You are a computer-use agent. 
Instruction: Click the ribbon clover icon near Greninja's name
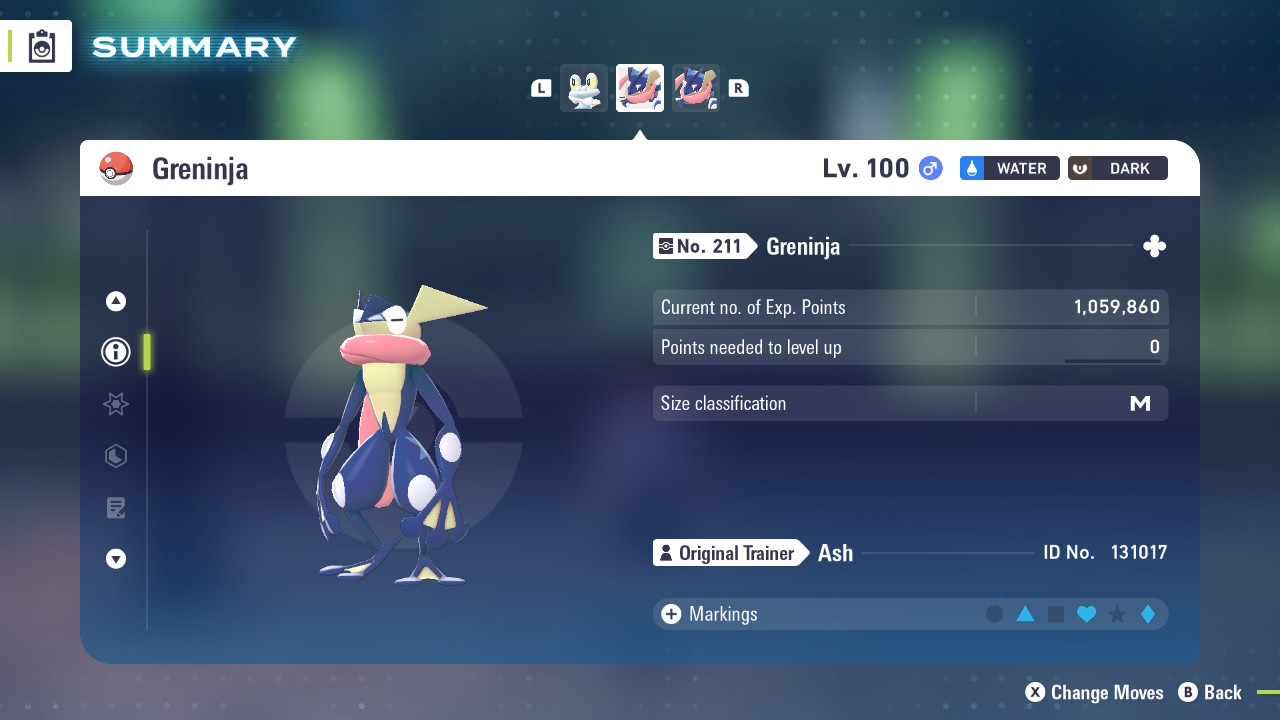(1154, 245)
